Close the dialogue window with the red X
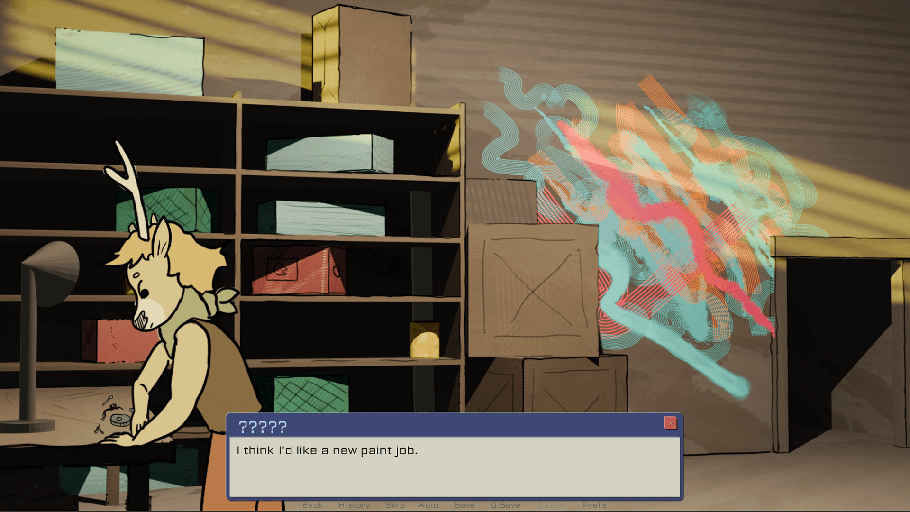 tap(670, 423)
